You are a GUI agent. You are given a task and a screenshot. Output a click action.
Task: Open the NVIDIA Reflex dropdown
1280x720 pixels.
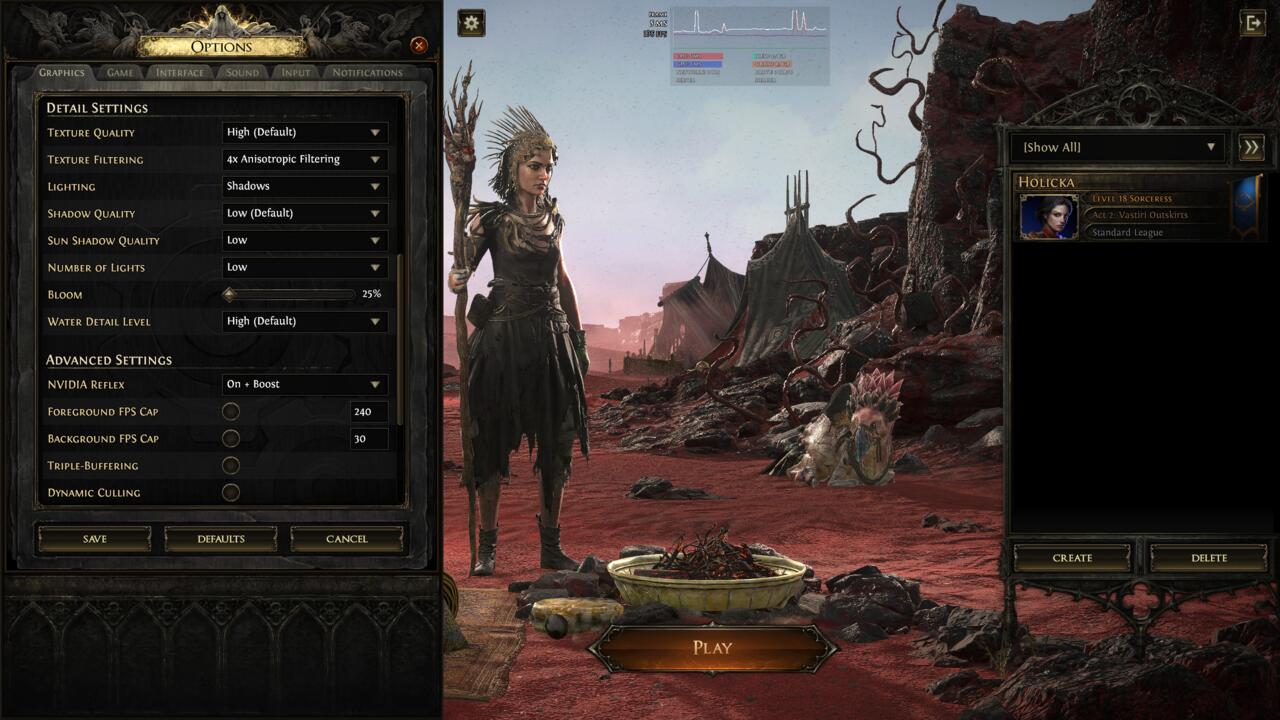coord(304,384)
